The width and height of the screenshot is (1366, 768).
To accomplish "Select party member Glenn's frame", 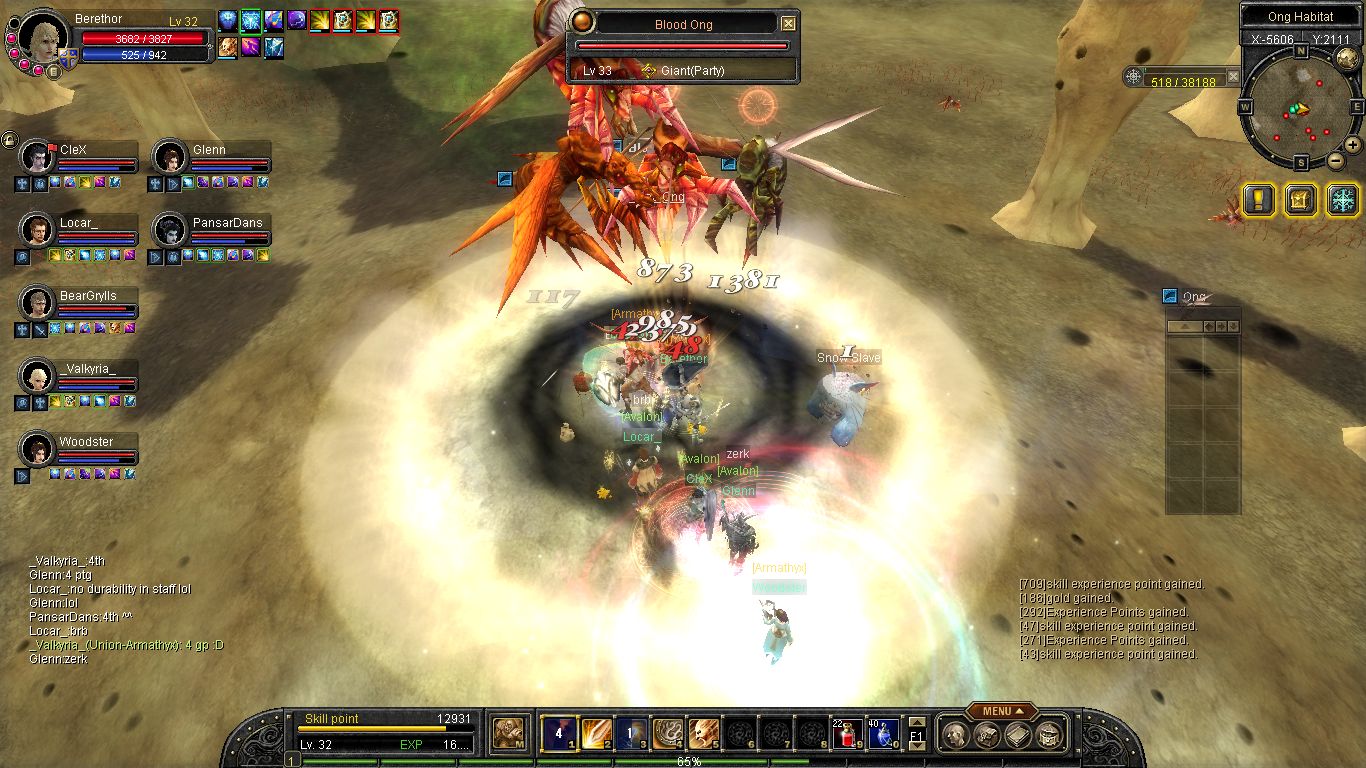I will pos(211,157).
